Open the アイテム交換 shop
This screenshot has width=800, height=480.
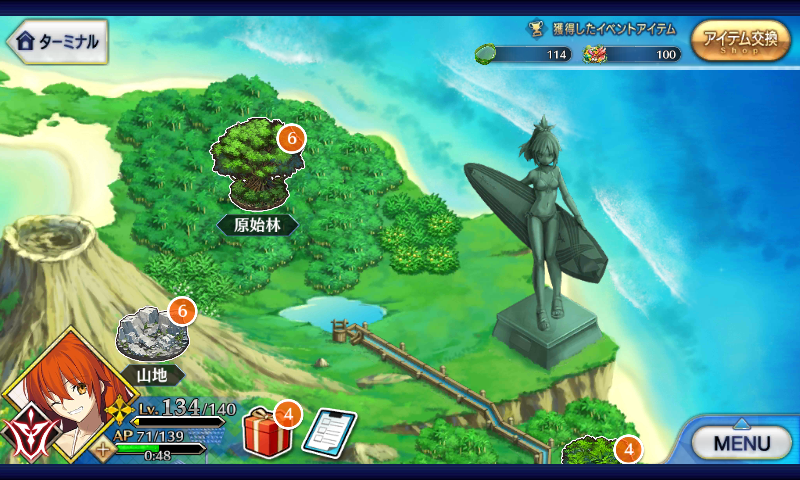coord(739,42)
